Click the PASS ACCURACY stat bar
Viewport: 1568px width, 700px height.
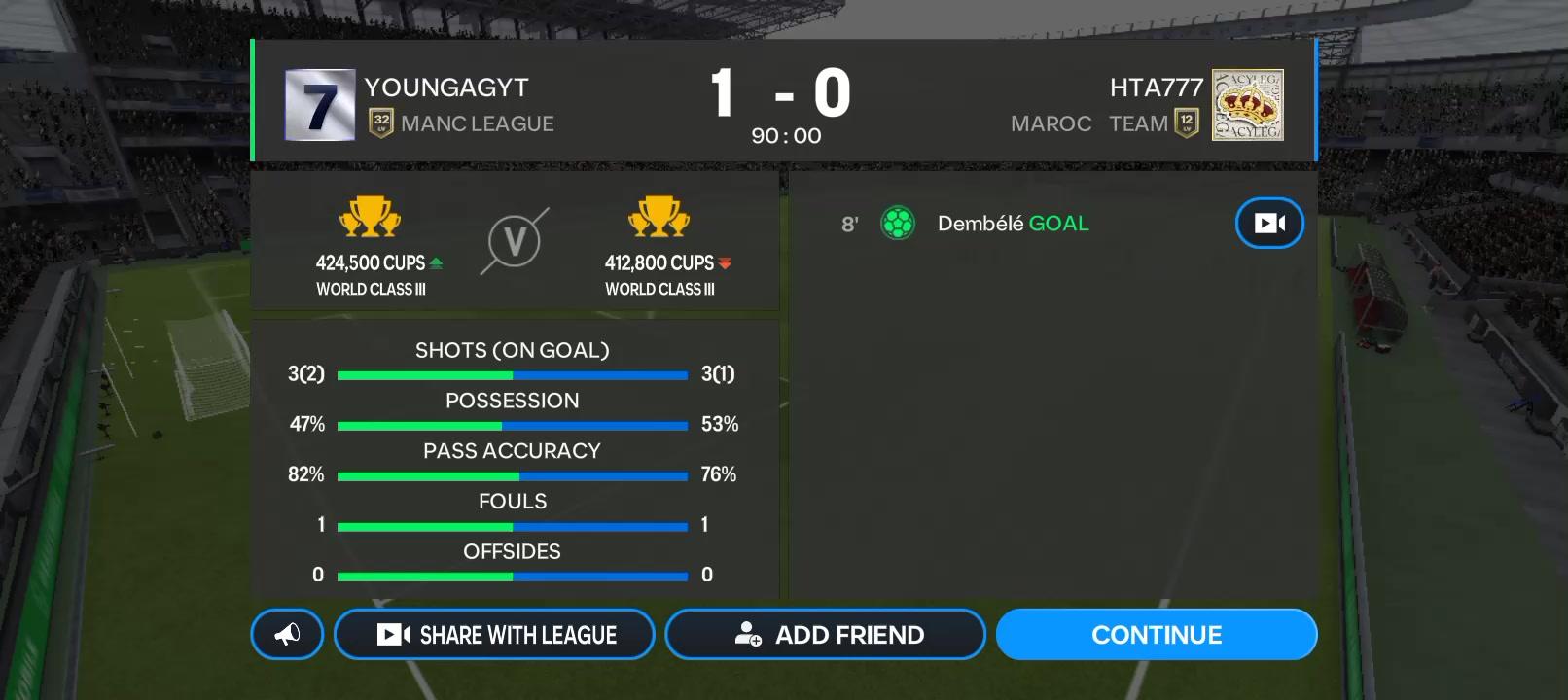[x=513, y=475]
